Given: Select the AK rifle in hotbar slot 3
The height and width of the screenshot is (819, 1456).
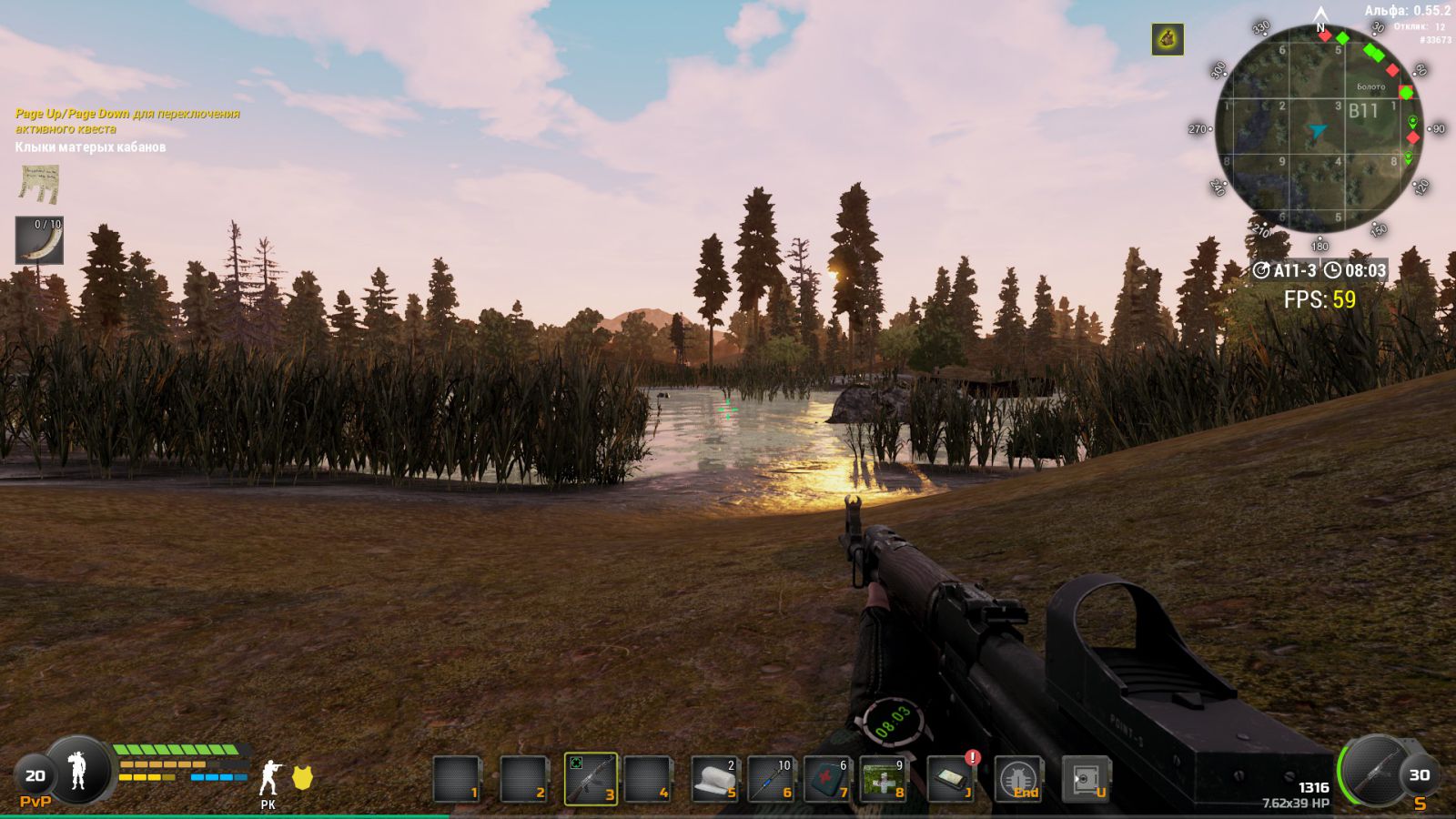Looking at the screenshot, I should (590, 779).
